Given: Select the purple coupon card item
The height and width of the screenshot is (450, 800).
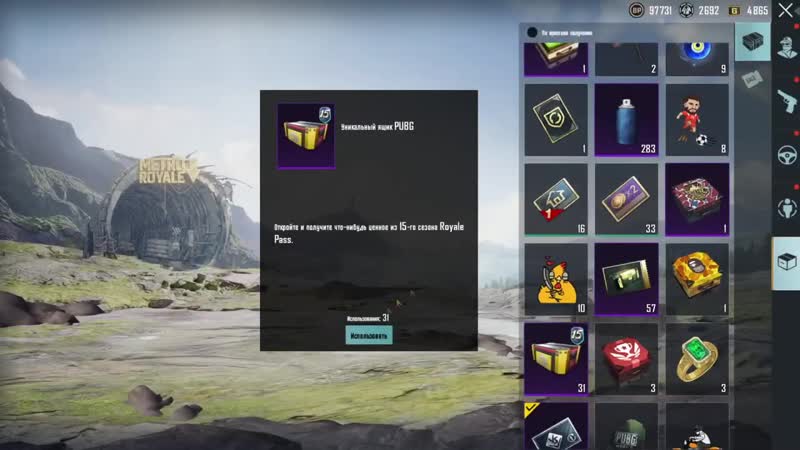Looking at the screenshot, I should coord(626,198).
